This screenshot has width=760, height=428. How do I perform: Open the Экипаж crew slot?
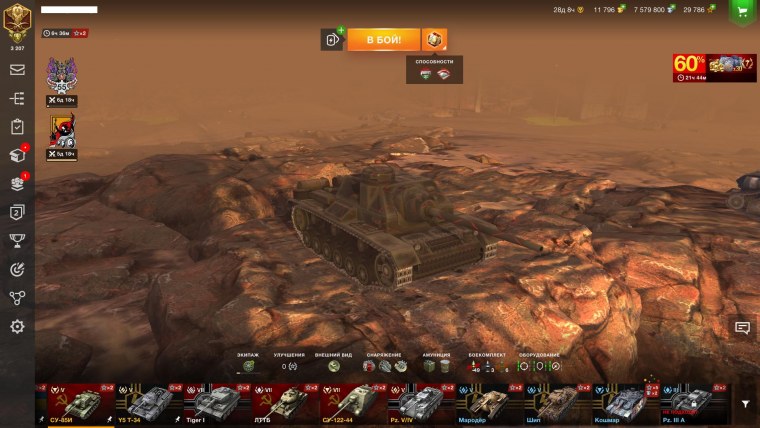248,366
